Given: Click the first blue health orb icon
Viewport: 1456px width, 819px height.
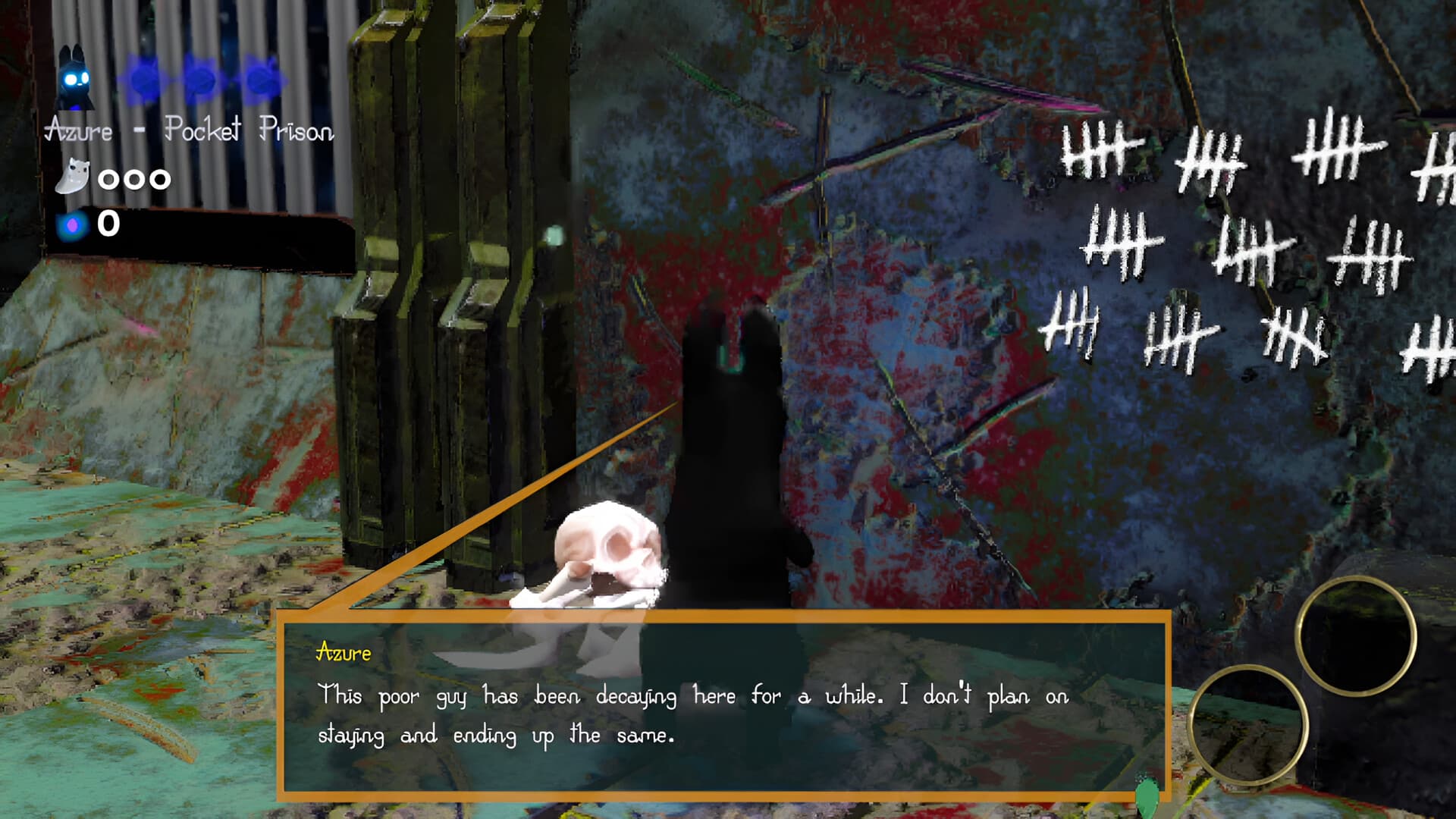Looking at the screenshot, I should [x=143, y=80].
